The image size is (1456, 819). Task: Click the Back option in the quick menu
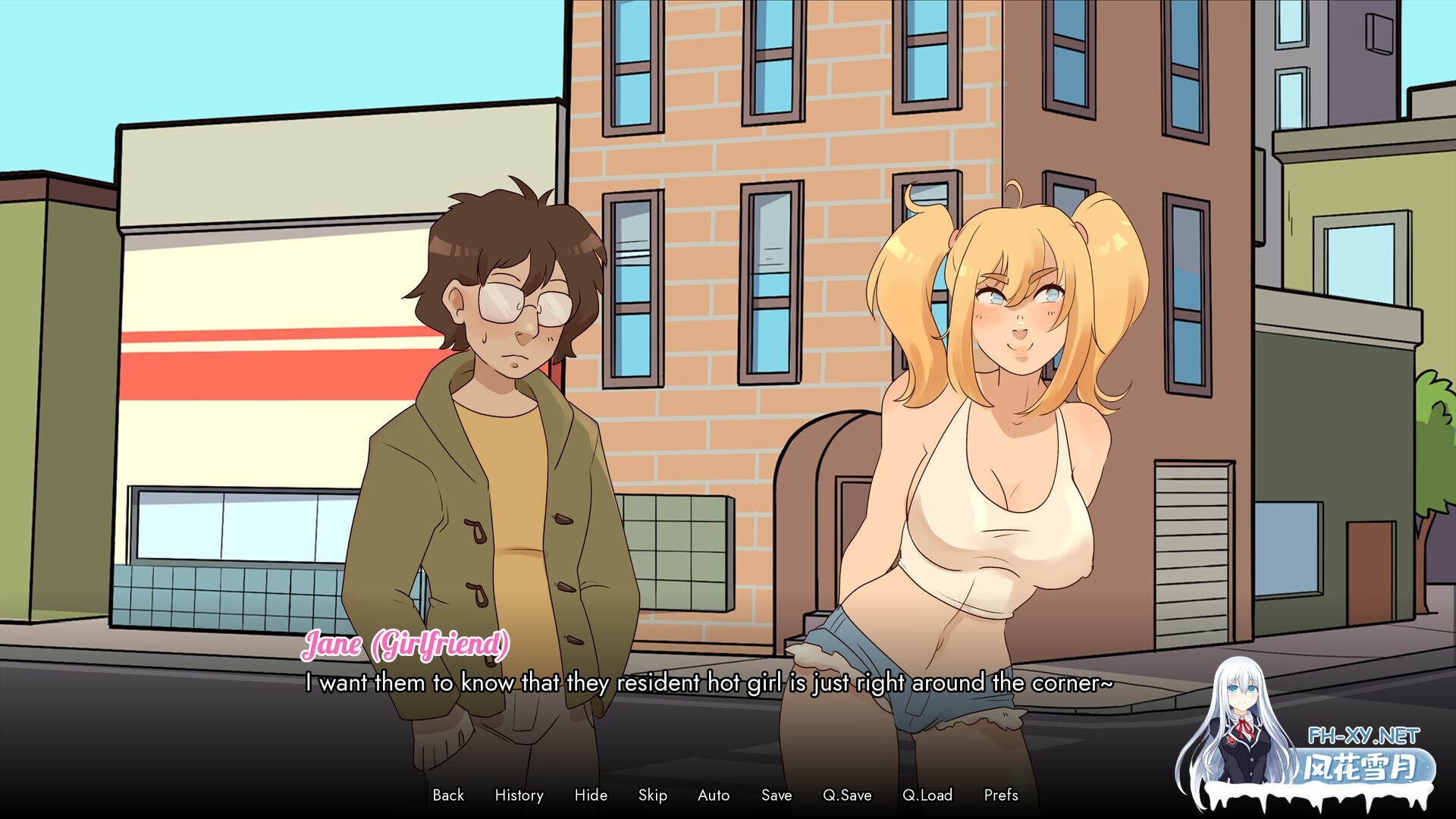(449, 795)
